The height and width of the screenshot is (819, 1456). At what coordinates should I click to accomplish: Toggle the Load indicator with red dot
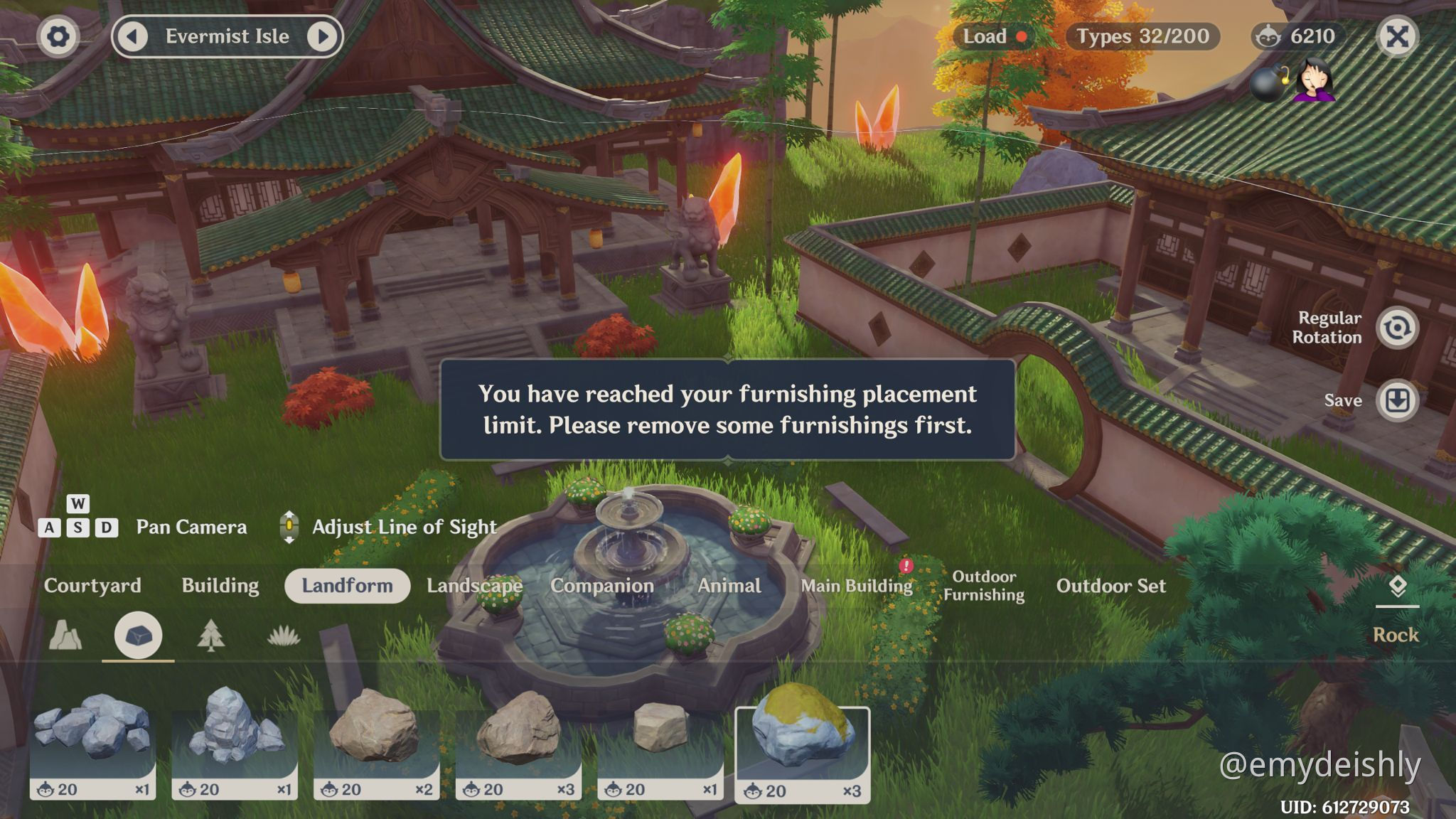[x=994, y=36]
